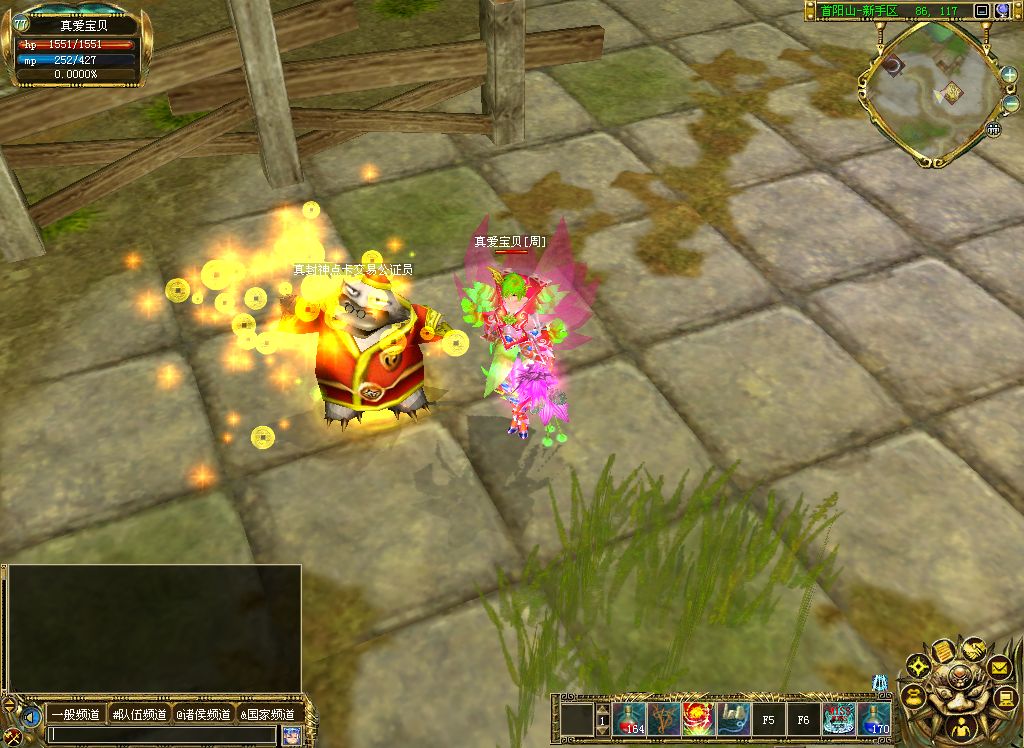Open the chat emoticon face button
Viewport: 1024px width, 748px height.
pos(291,735)
